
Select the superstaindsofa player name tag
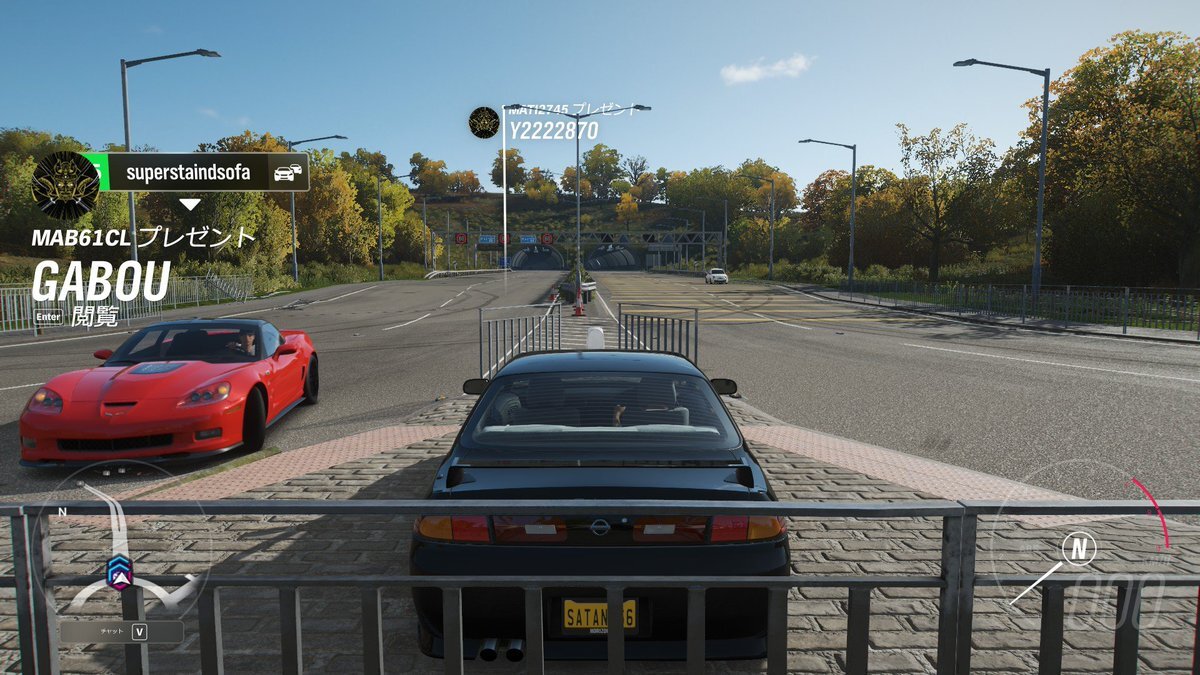click(188, 172)
